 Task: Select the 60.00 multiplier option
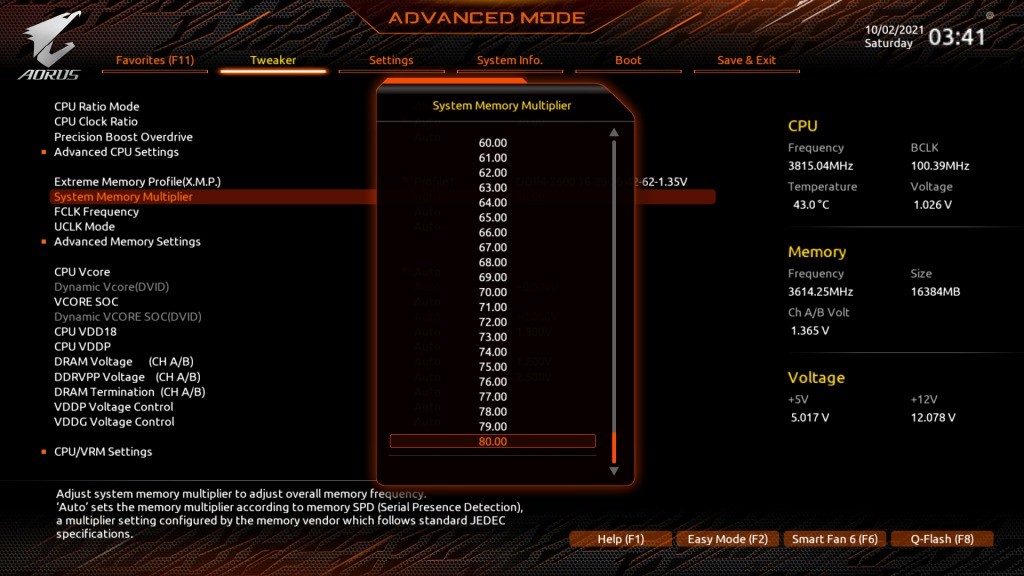pos(493,143)
